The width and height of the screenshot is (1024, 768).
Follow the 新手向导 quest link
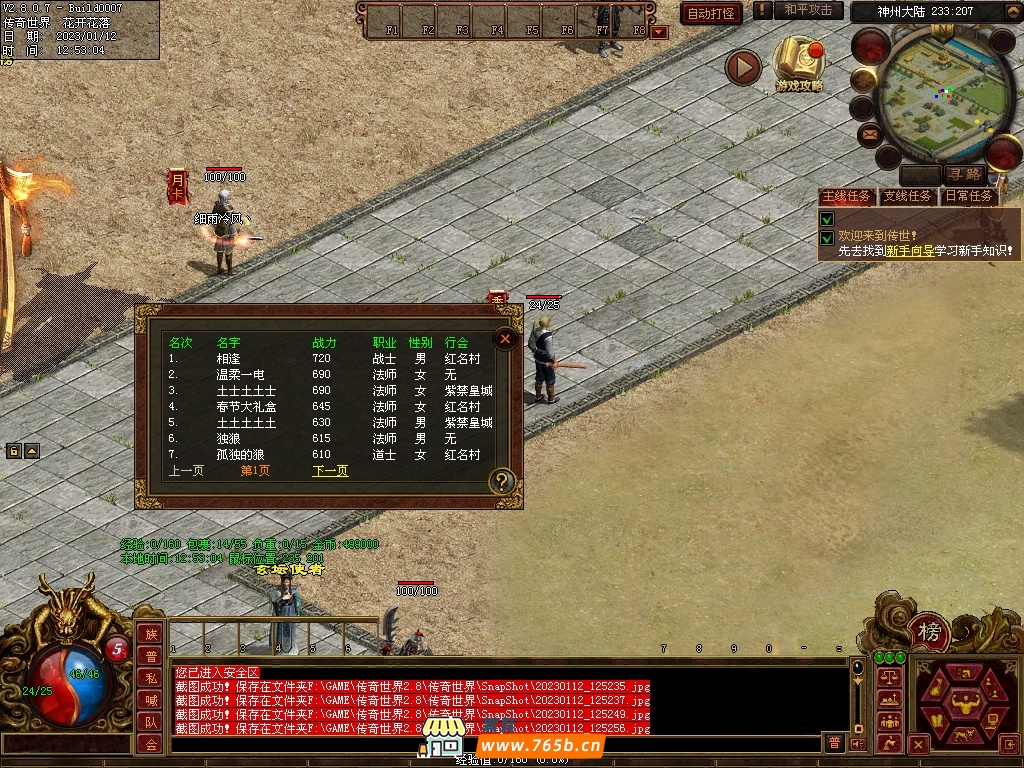(x=909, y=251)
